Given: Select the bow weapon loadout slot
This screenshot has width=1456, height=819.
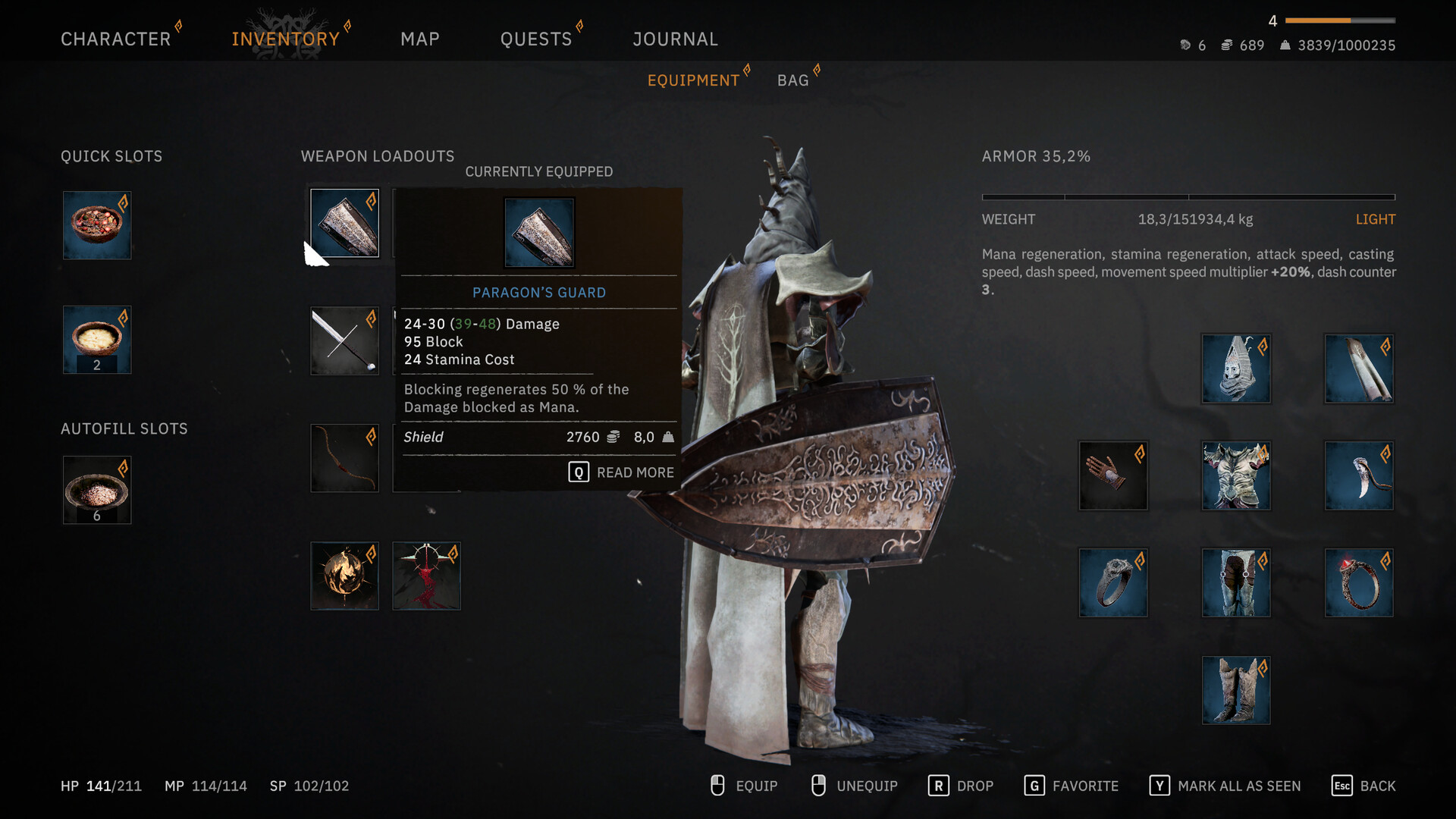Looking at the screenshot, I should point(344,458).
